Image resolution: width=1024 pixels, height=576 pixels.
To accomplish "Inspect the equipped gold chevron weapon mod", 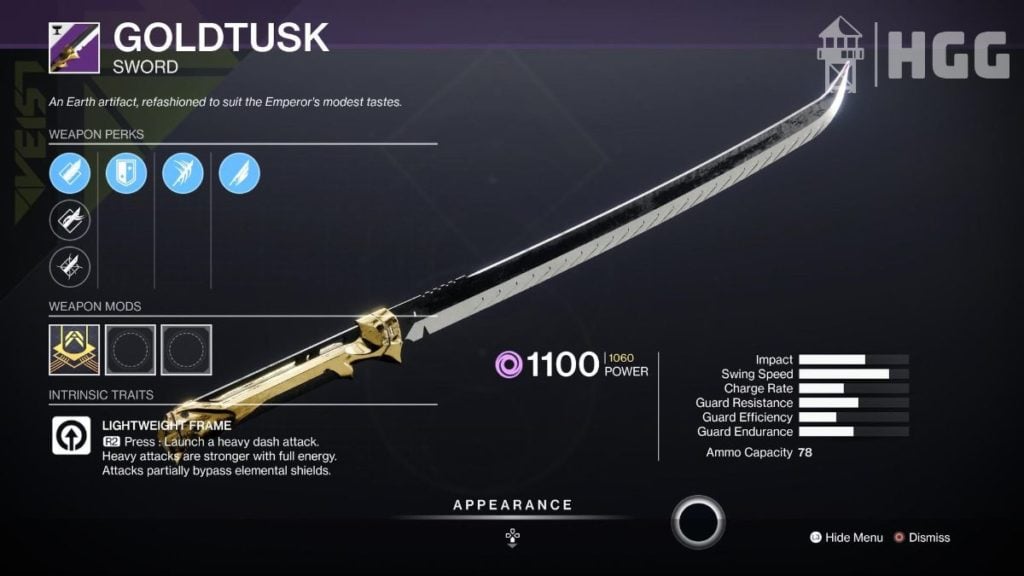I will [x=74, y=346].
